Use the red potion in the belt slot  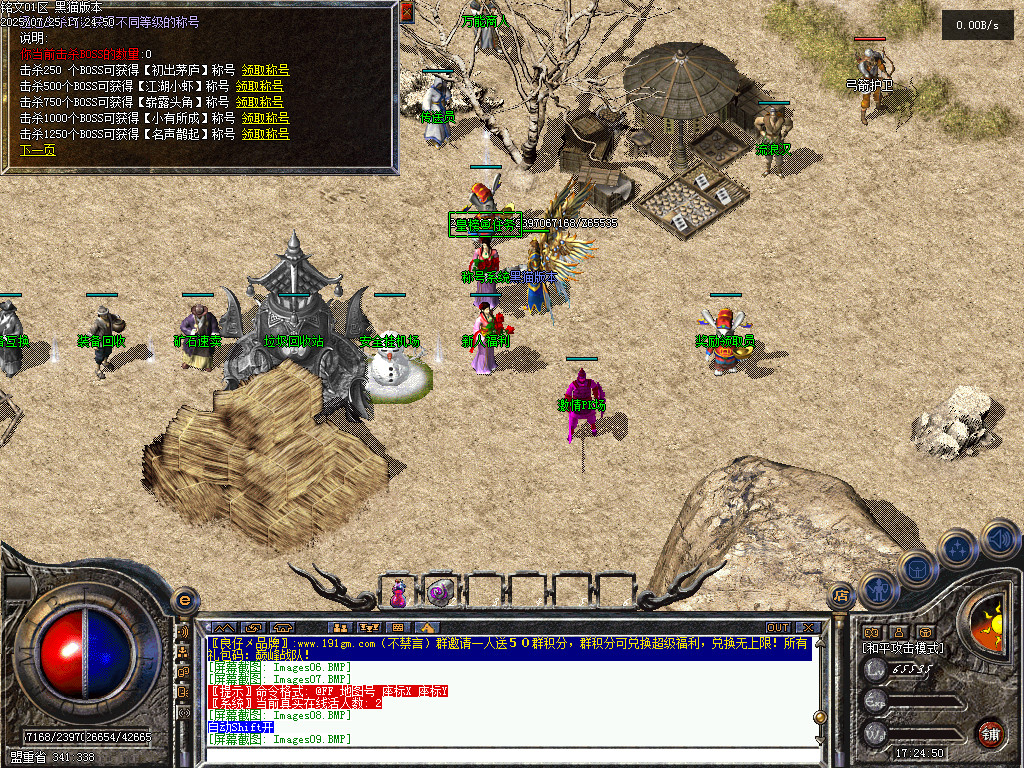(x=398, y=593)
